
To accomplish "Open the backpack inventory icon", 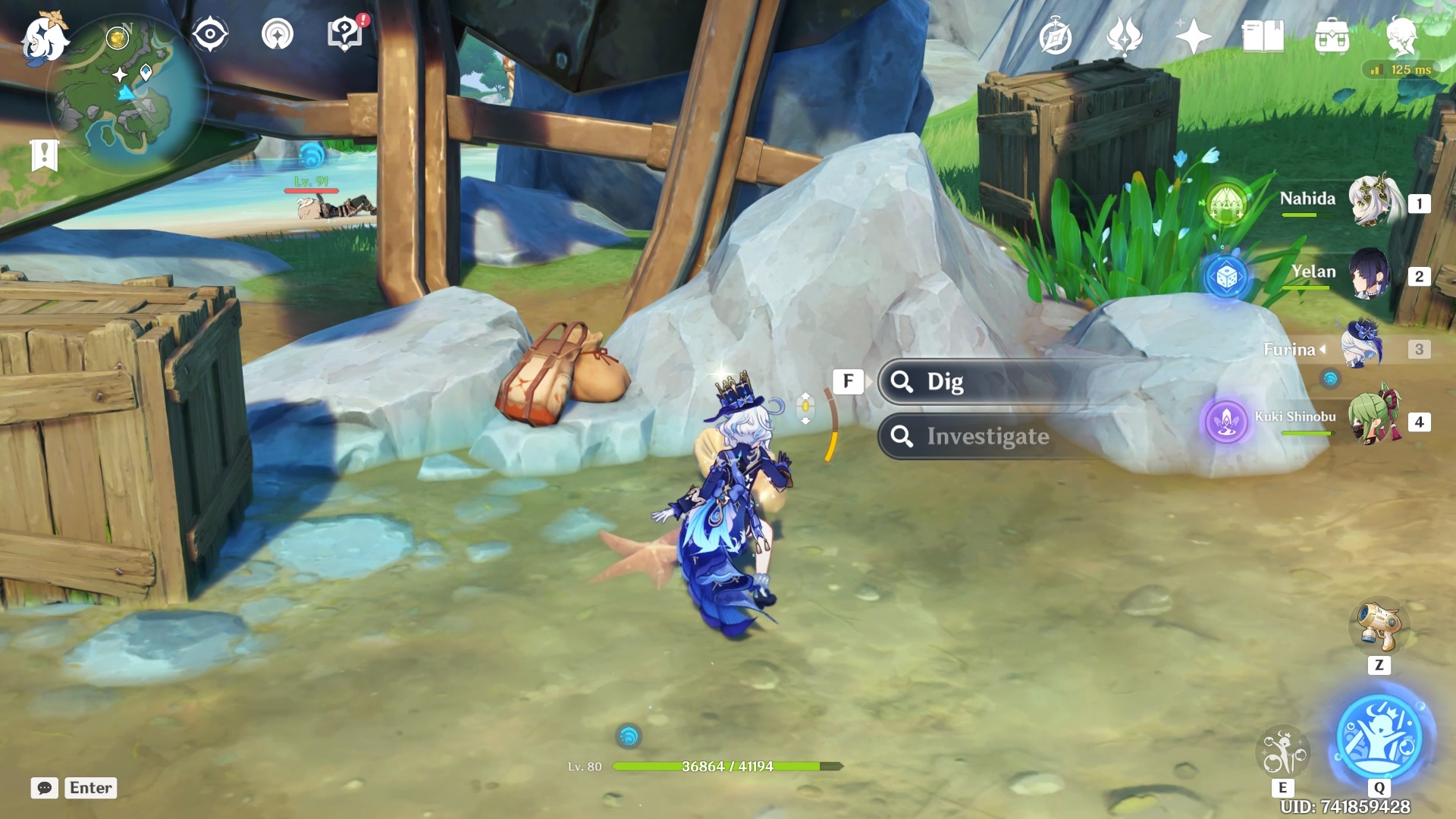I will pos(1332,36).
